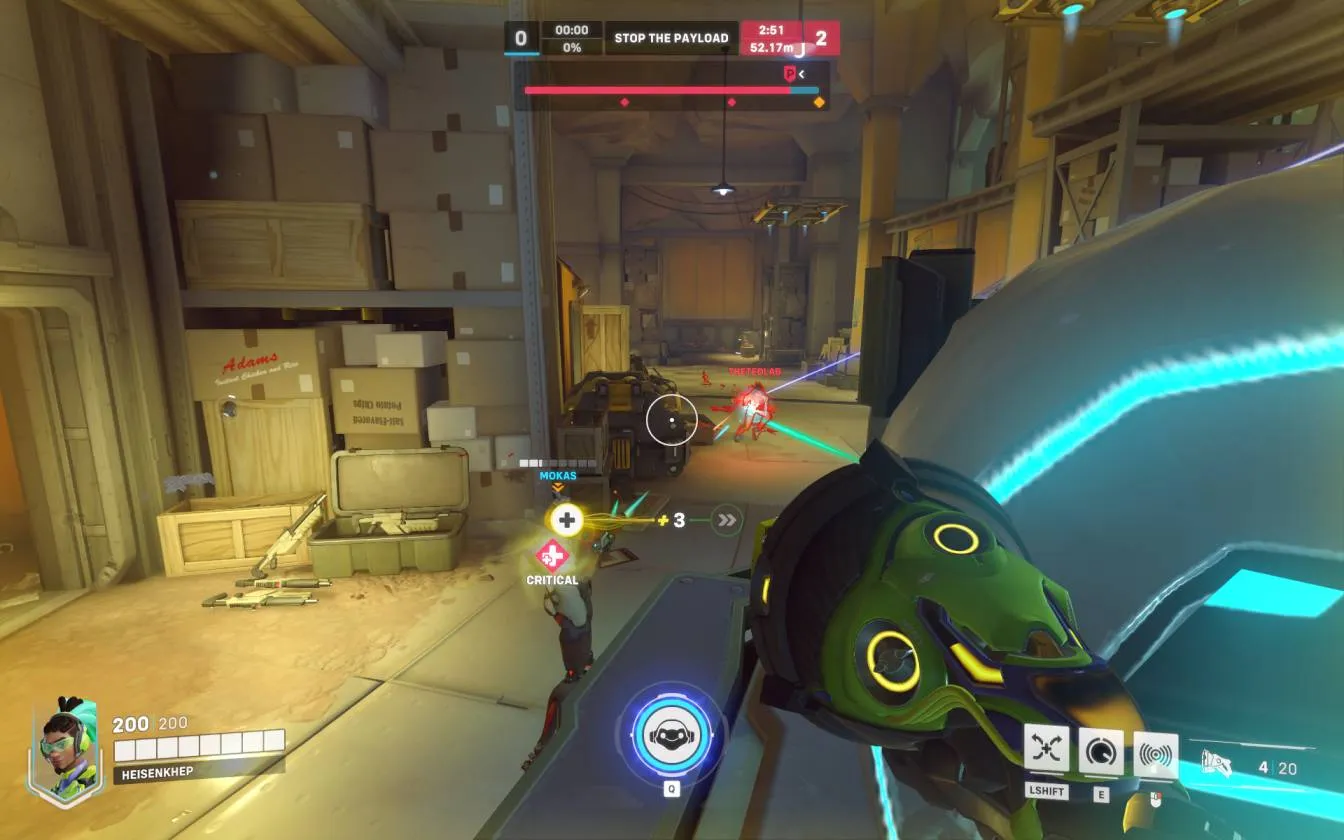Activate the Crossfade ability icon

click(x=1046, y=749)
